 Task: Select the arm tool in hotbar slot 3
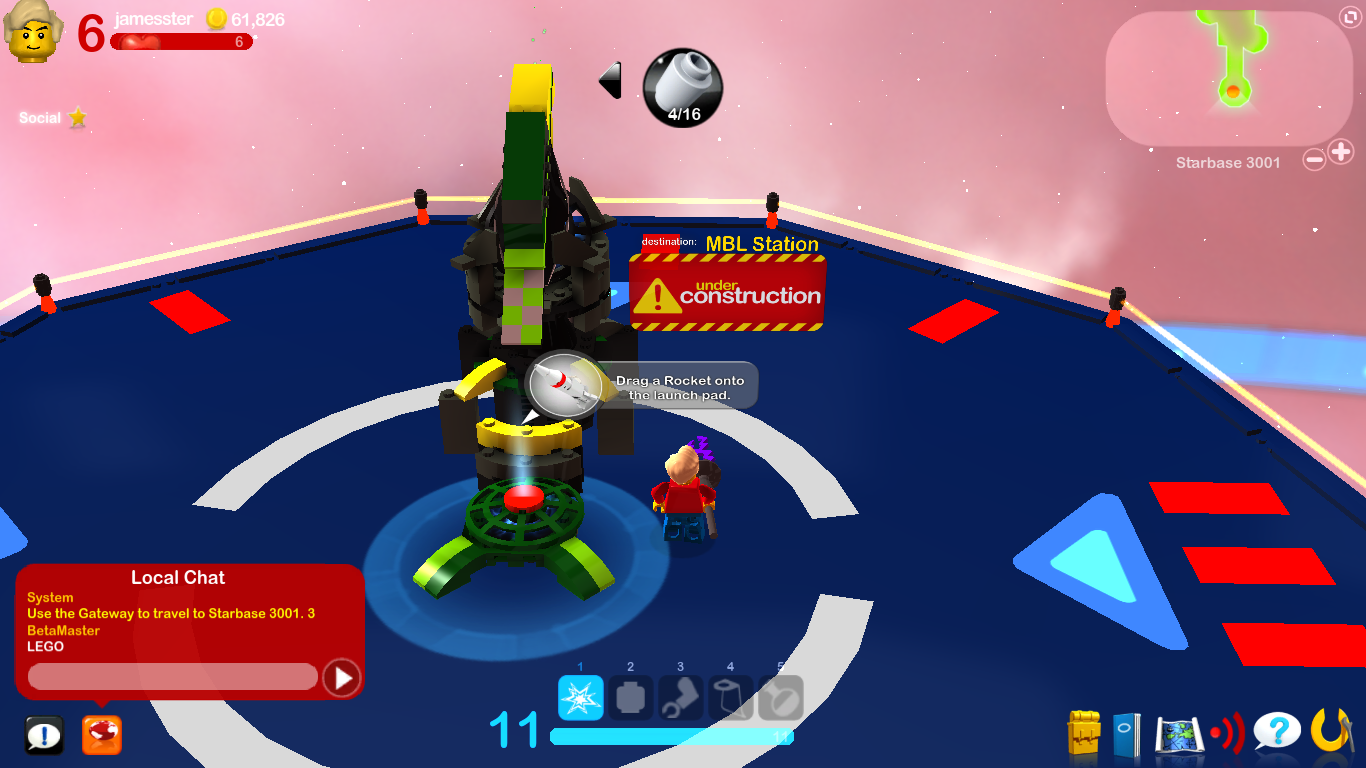680,699
